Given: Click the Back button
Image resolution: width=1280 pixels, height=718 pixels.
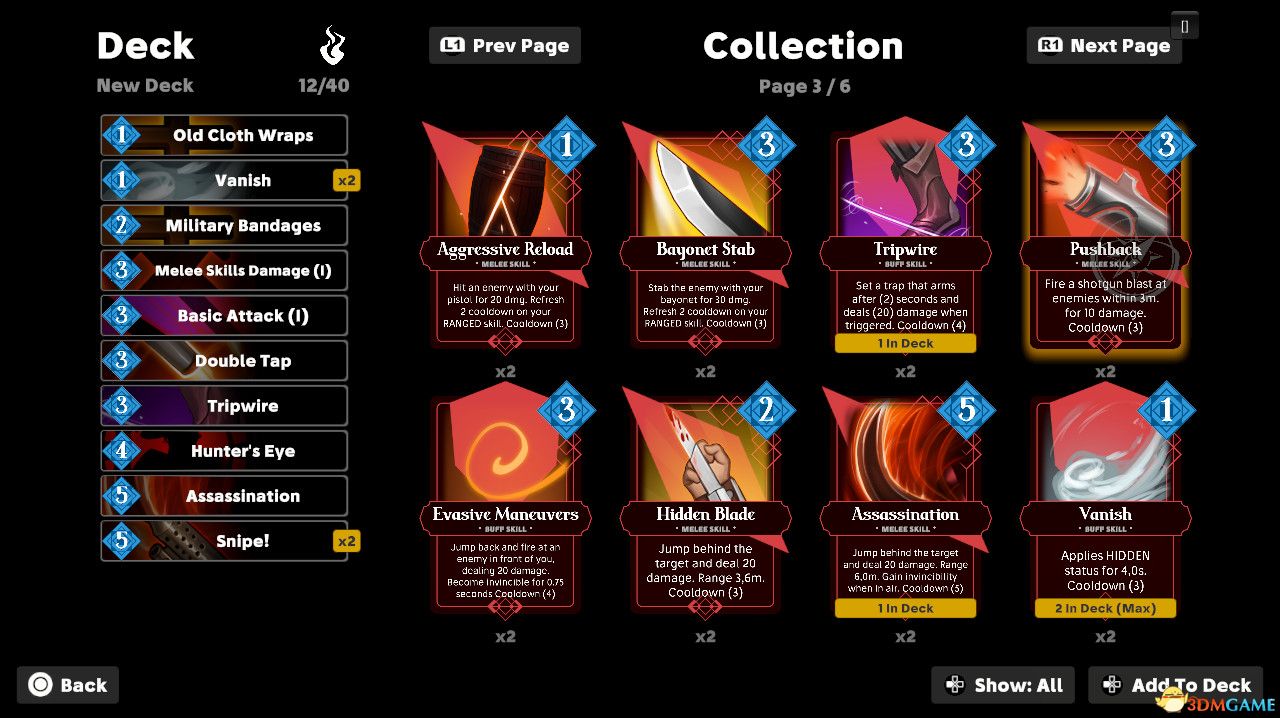Looking at the screenshot, I should pyautogui.click(x=68, y=685).
